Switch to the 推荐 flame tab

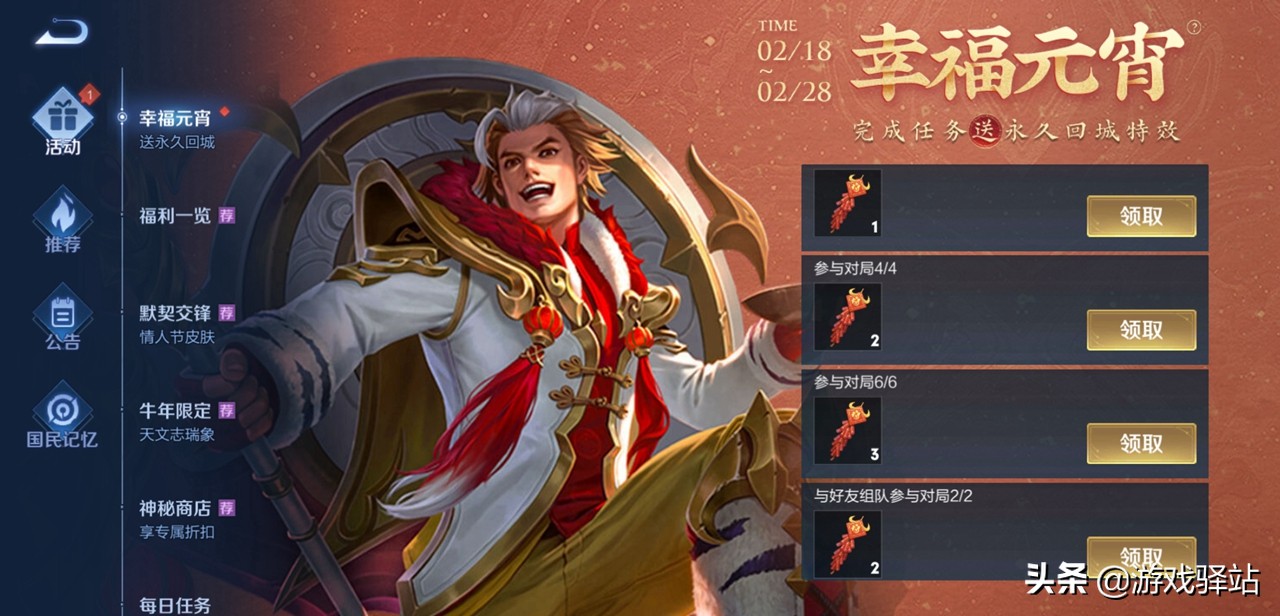[62, 222]
